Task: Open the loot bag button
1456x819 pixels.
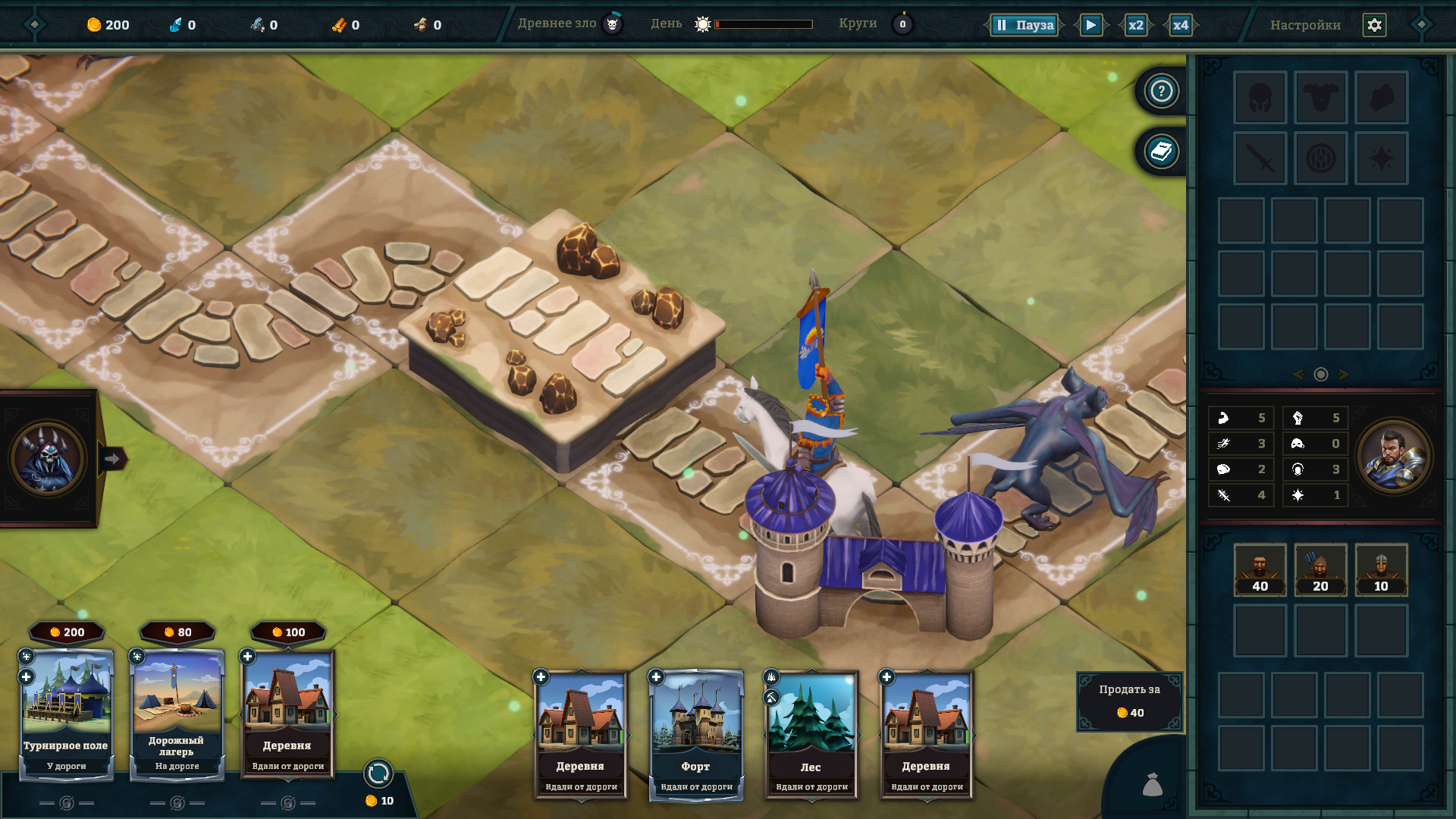Action: (x=1152, y=784)
